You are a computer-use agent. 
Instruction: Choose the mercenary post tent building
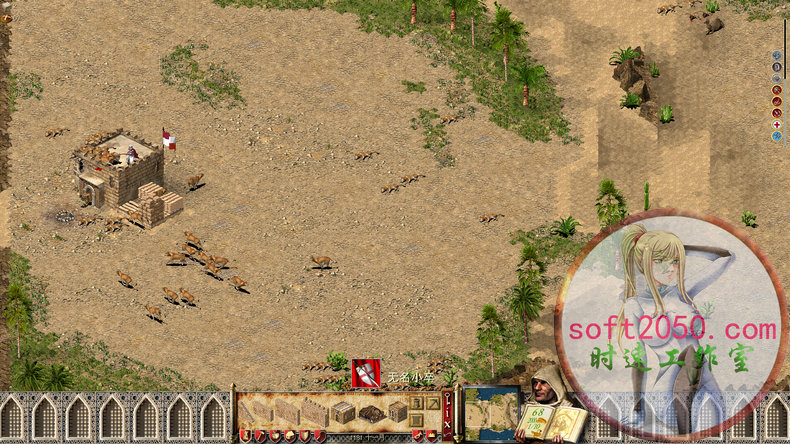[371, 413]
